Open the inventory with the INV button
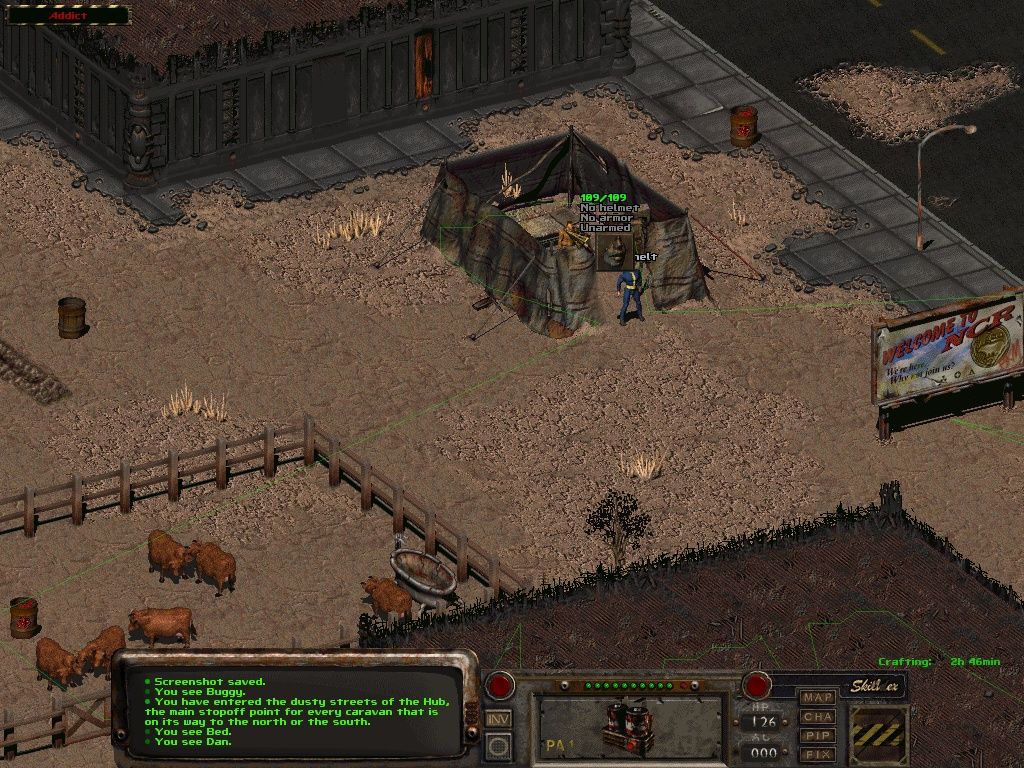Image resolution: width=1024 pixels, height=768 pixels. [498, 718]
